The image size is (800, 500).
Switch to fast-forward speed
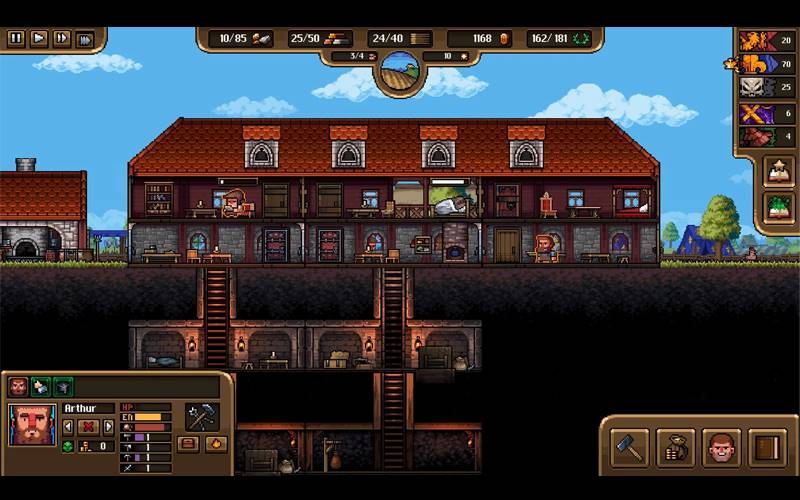click(62, 39)
